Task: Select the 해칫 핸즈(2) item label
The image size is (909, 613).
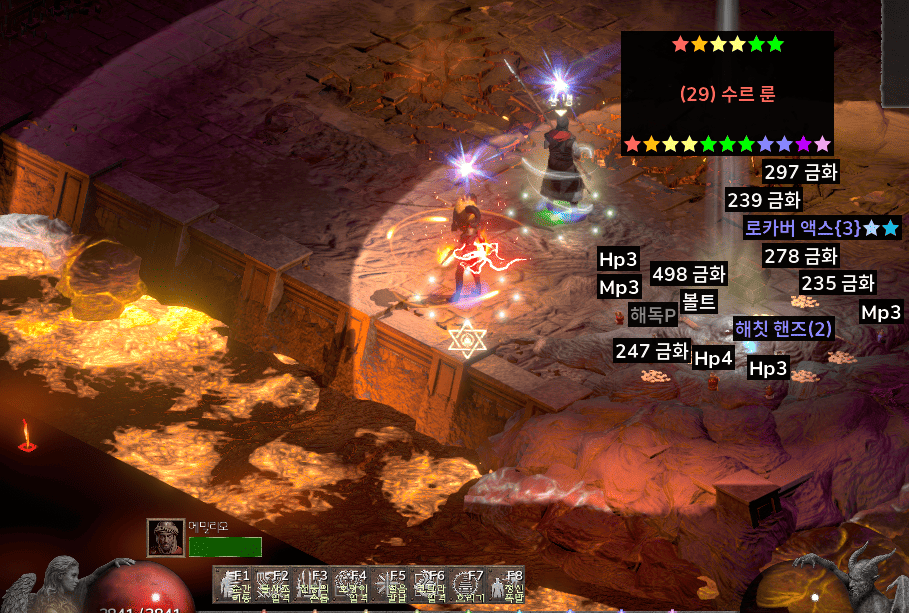Action: (783, 328)
